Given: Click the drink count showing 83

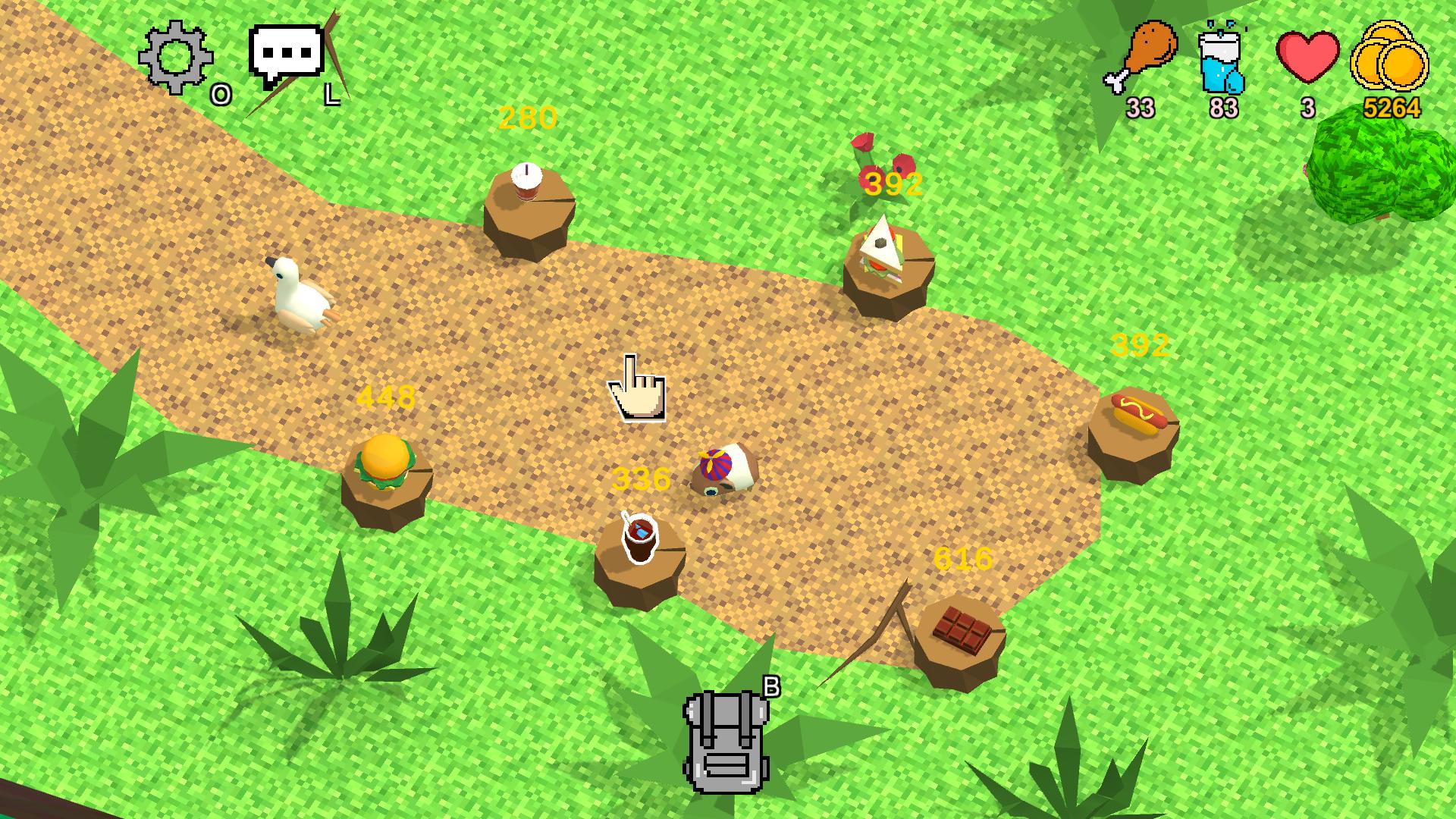Looking at the screenshot, I should click(x=1223, y=108).
